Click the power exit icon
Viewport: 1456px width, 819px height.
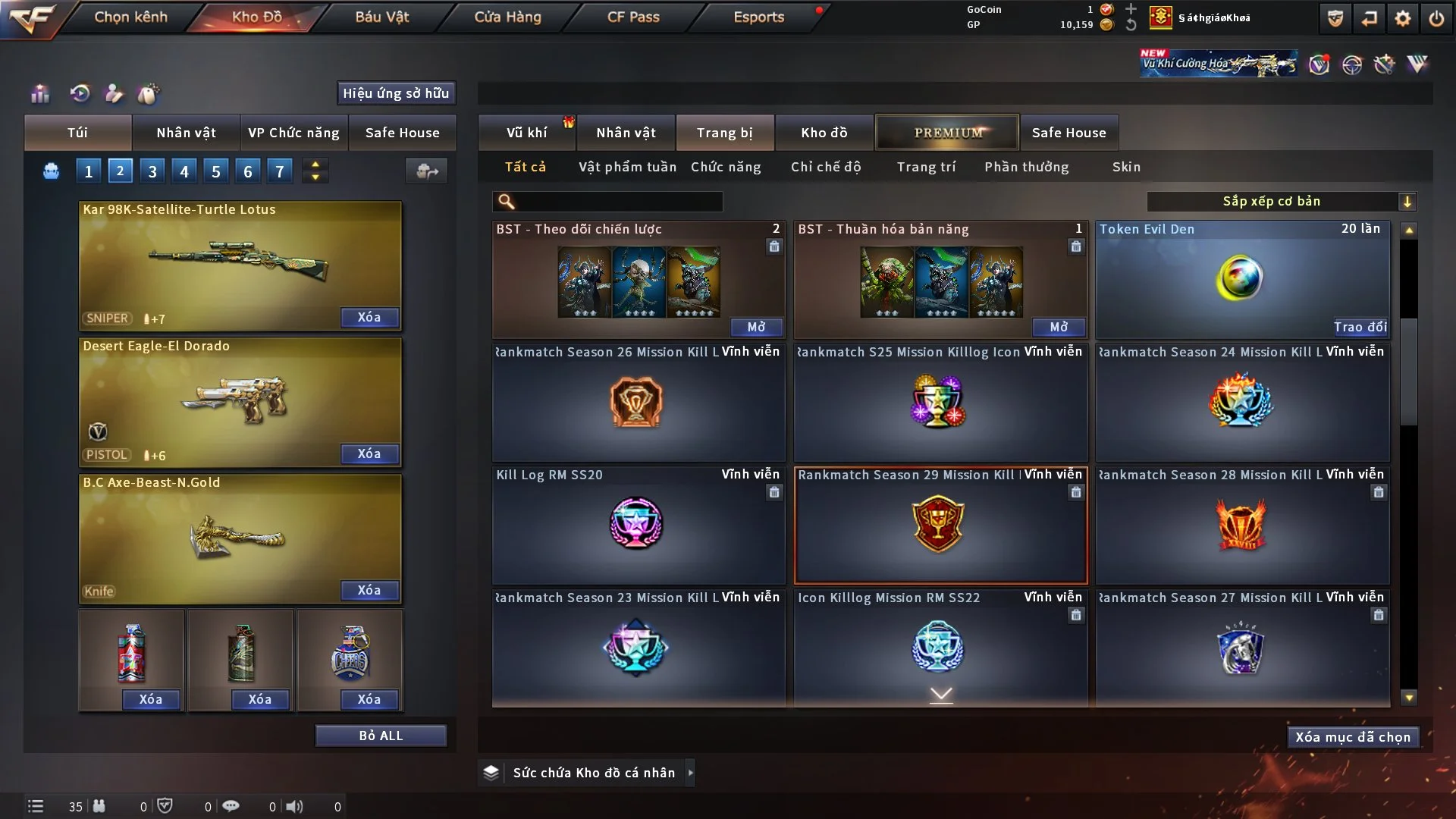1436,18
